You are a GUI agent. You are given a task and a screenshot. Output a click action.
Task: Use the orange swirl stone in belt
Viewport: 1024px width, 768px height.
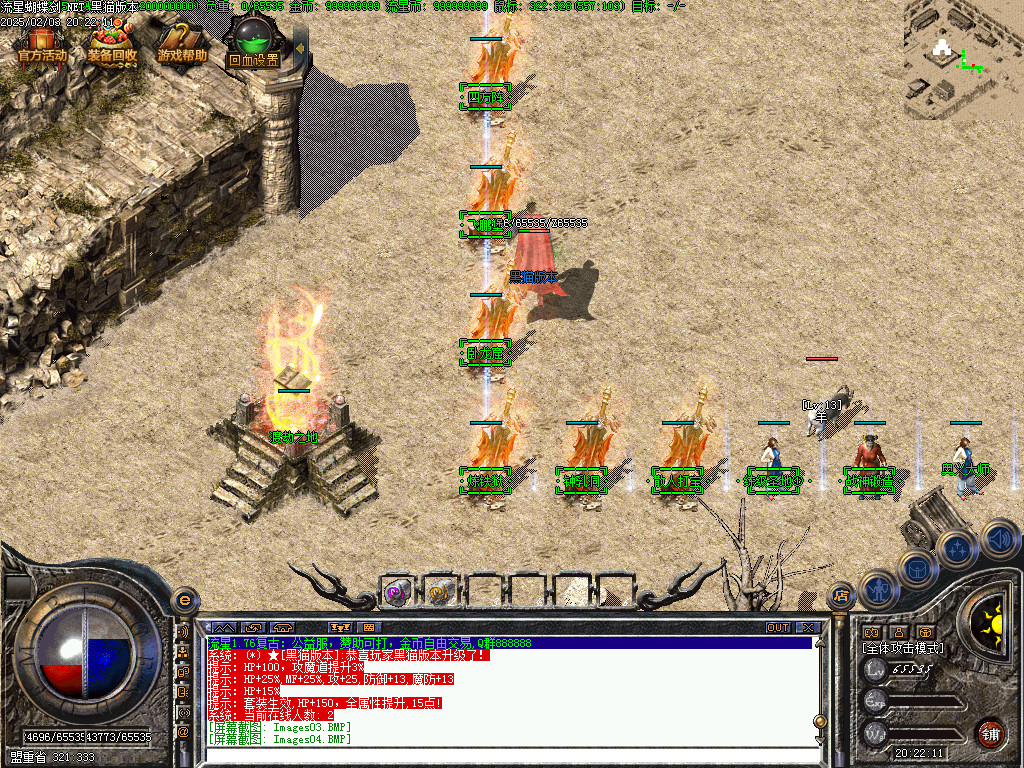(x=440, y=592)
